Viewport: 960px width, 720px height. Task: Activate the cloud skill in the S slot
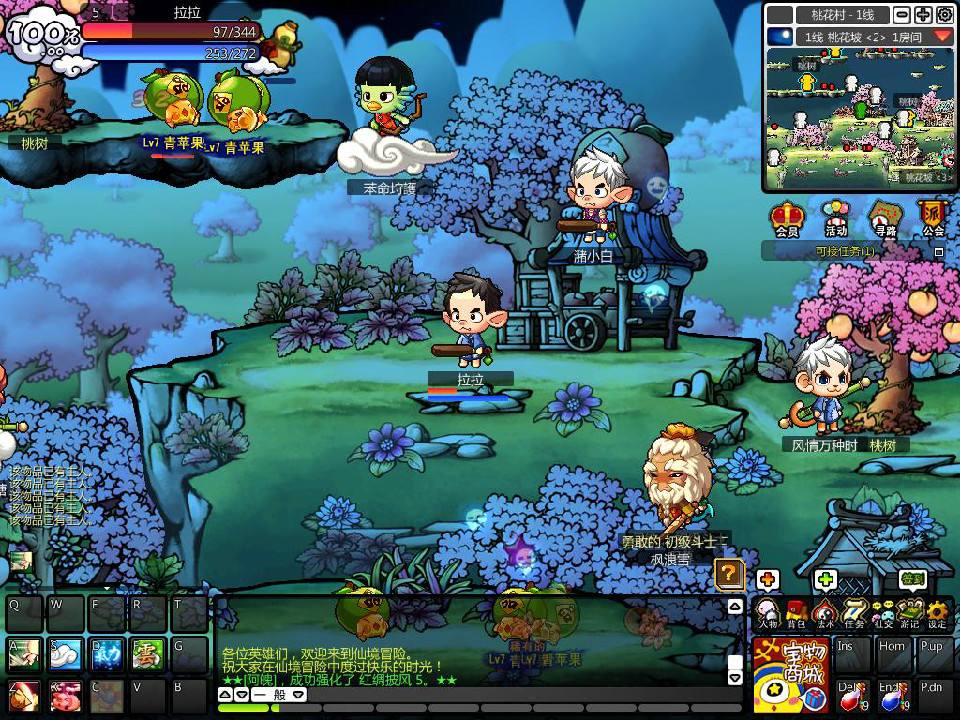click(x=66, y=655)
